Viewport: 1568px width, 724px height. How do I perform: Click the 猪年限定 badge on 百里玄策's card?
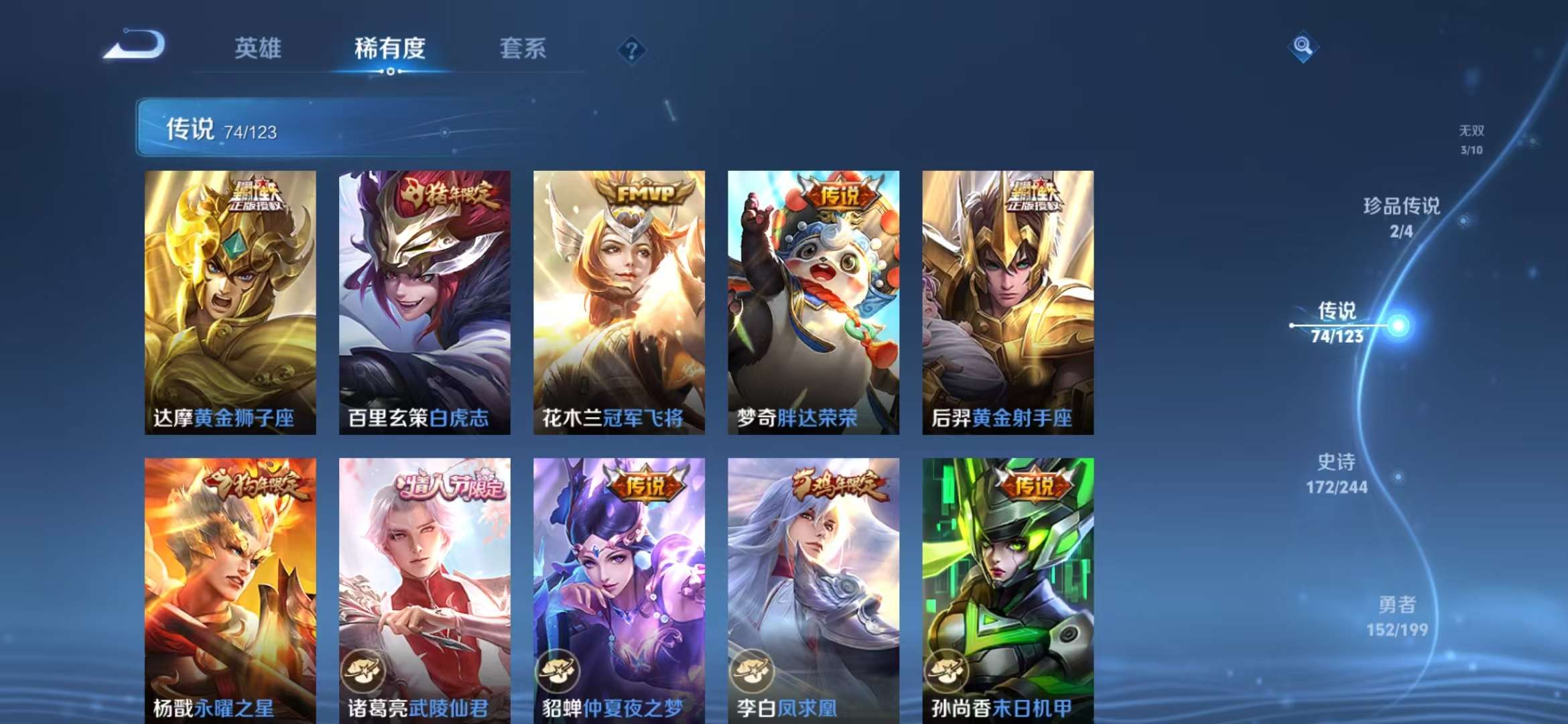(450, 193)
